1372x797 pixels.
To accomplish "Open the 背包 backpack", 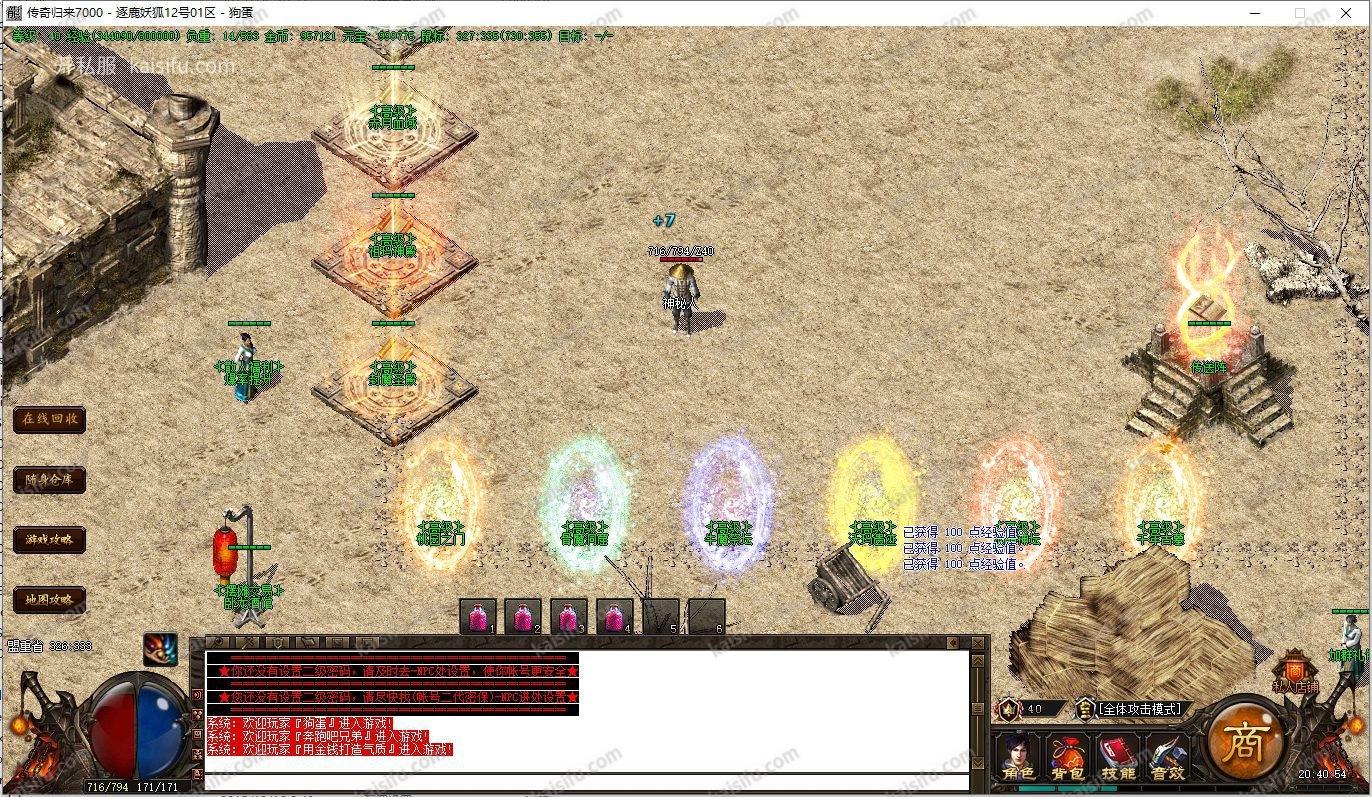I will [1067, 757].
